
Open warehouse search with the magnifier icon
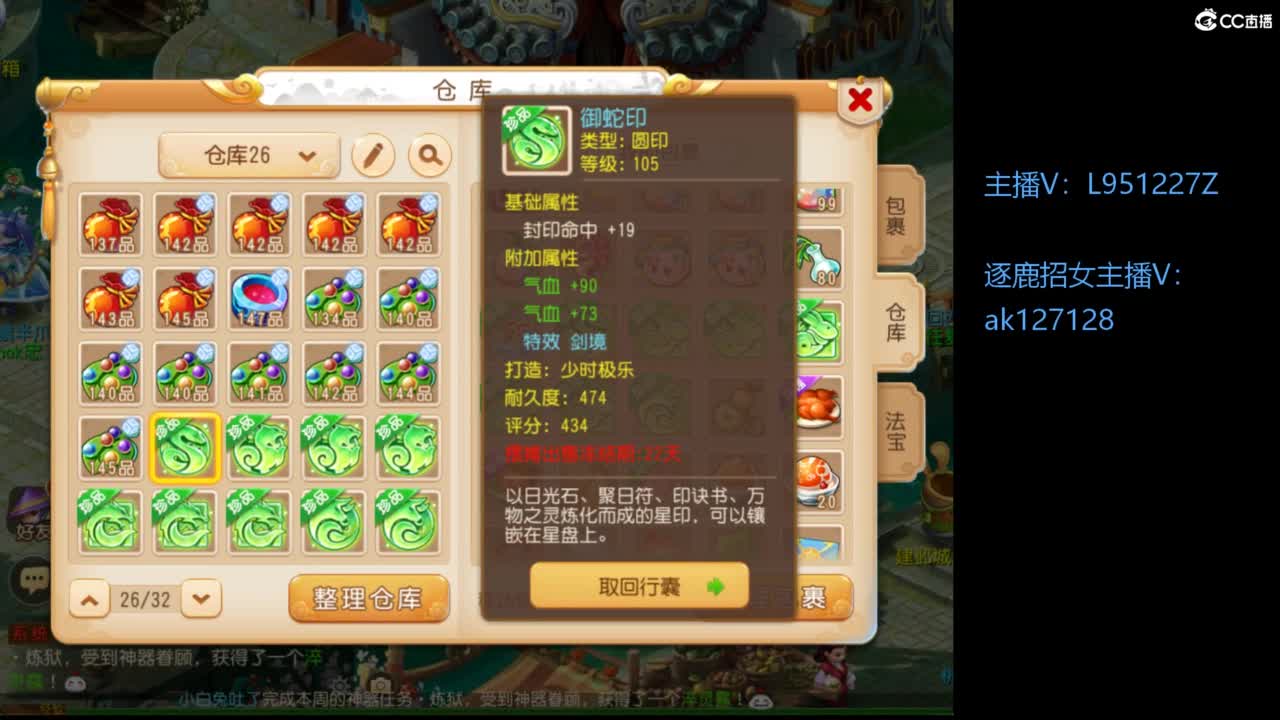(x=428, y=157)
